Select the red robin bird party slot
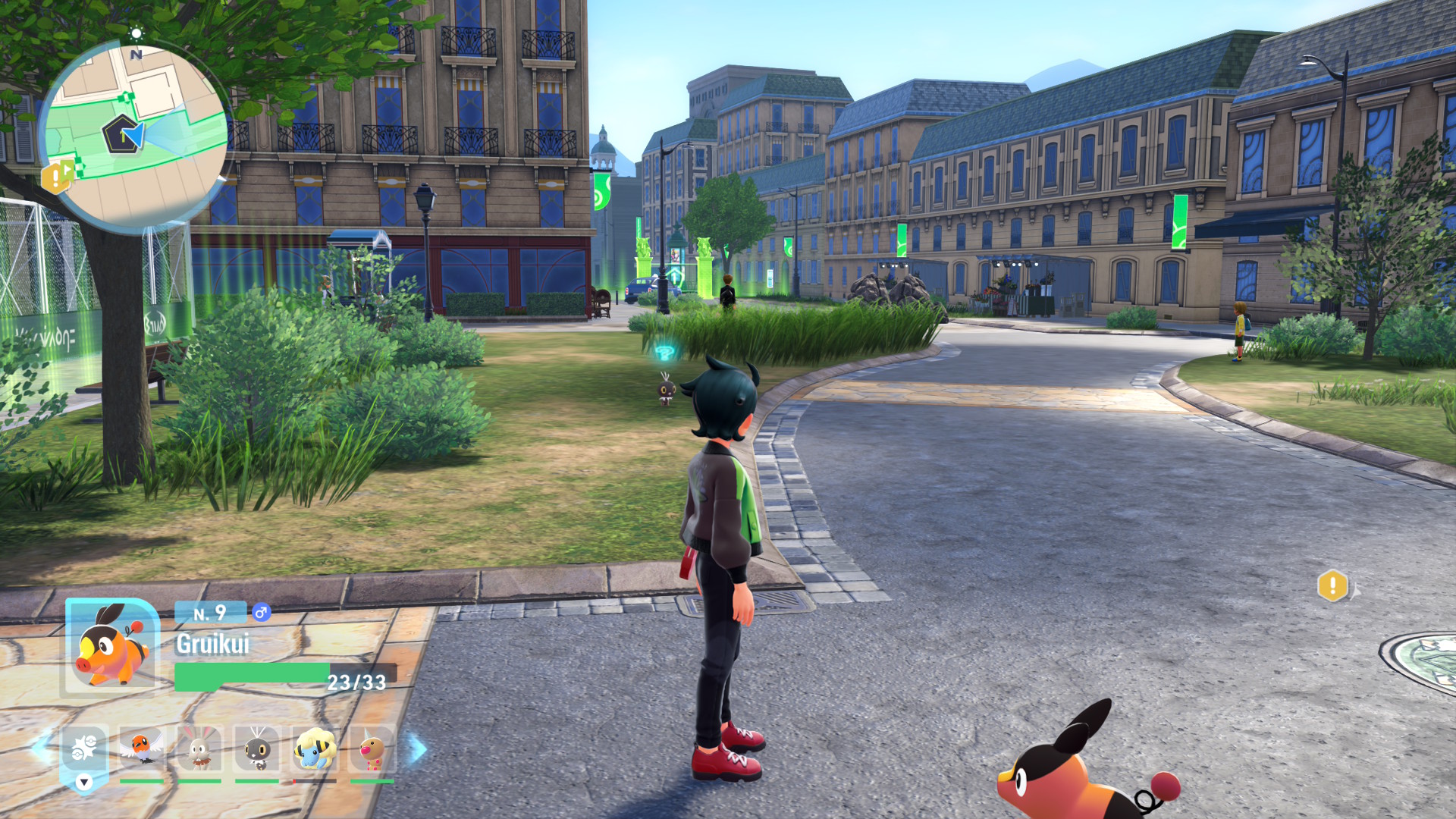 [141, 748]
